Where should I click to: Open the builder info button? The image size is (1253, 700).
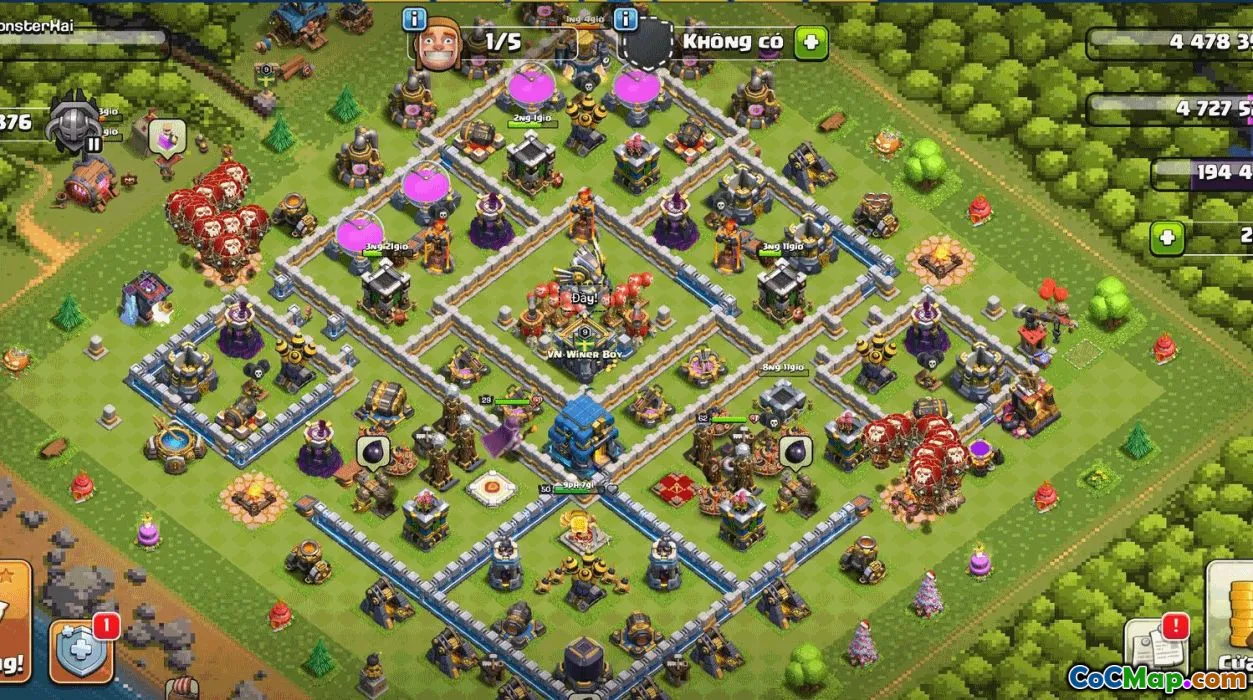coord(415,19)
